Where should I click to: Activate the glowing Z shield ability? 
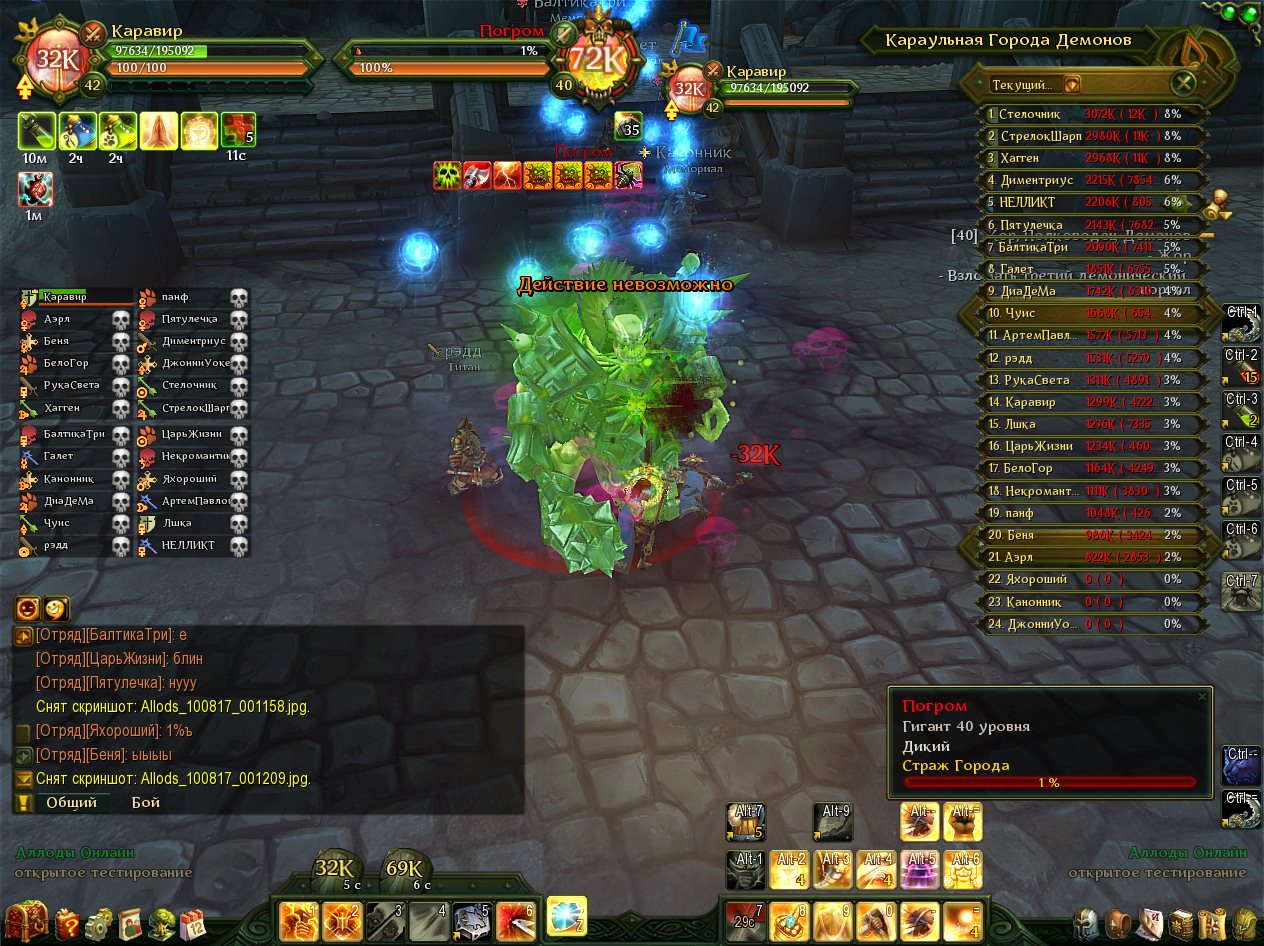[566, 915]
